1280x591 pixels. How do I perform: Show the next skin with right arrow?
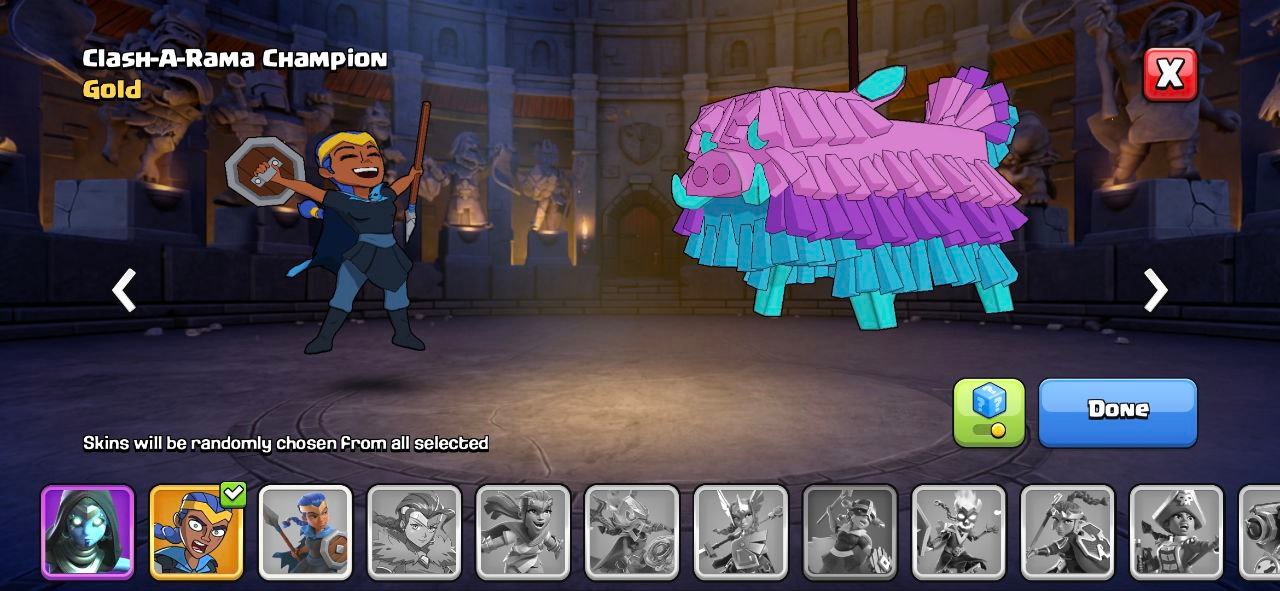[x=1155, y=291]
